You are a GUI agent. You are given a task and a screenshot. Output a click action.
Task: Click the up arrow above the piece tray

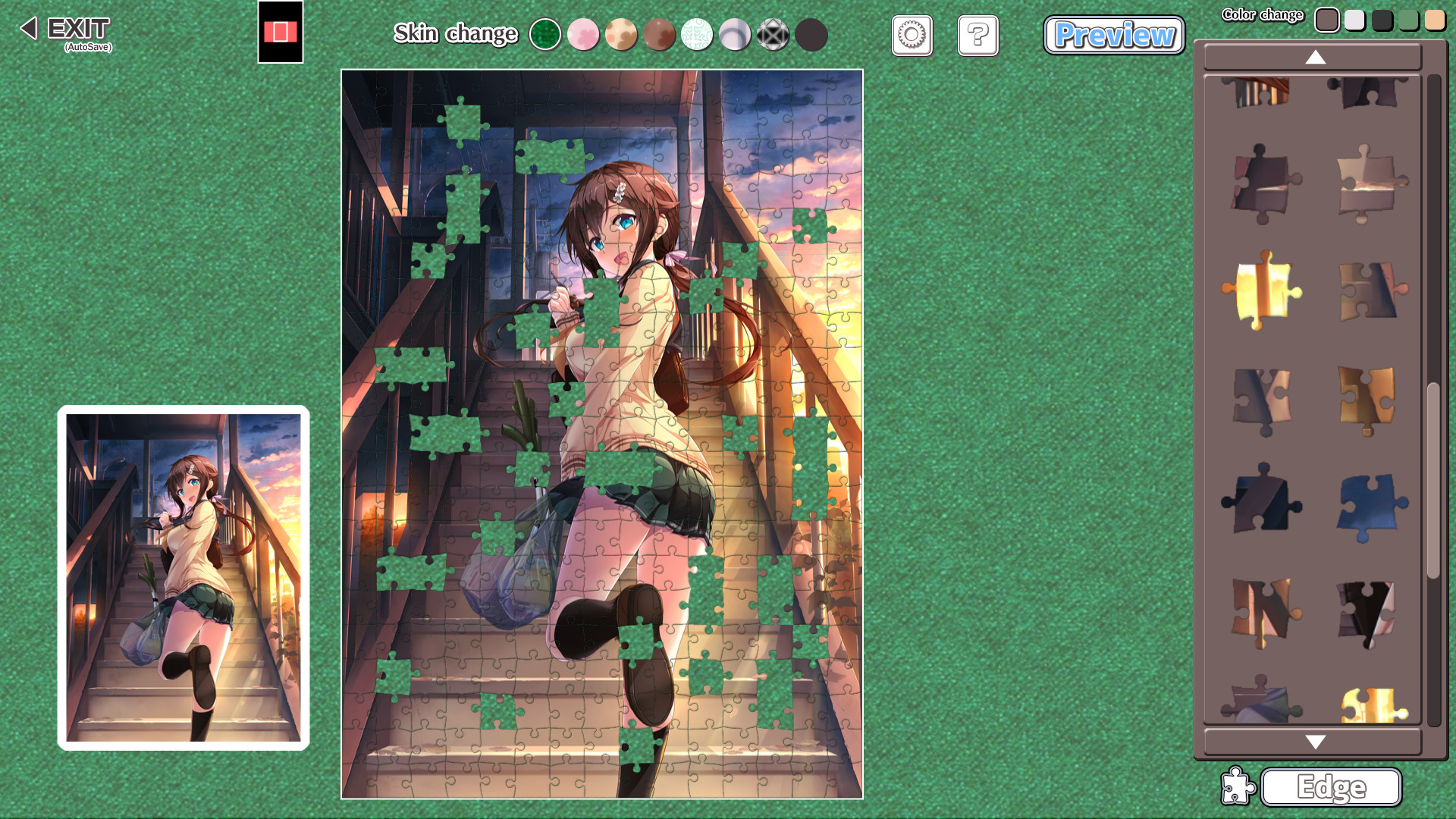(1314, 58)
